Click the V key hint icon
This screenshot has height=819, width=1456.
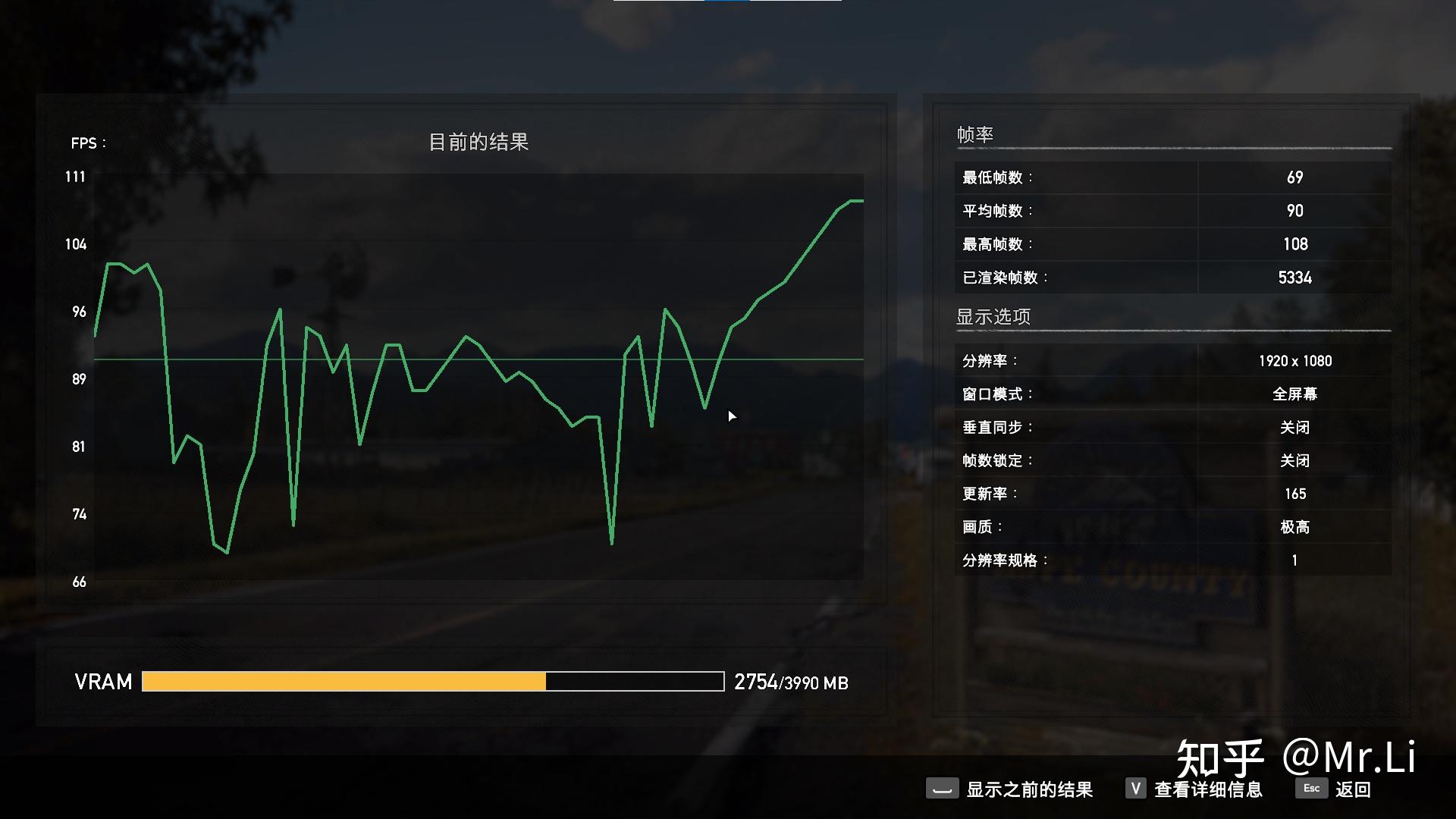point(1135,789)
